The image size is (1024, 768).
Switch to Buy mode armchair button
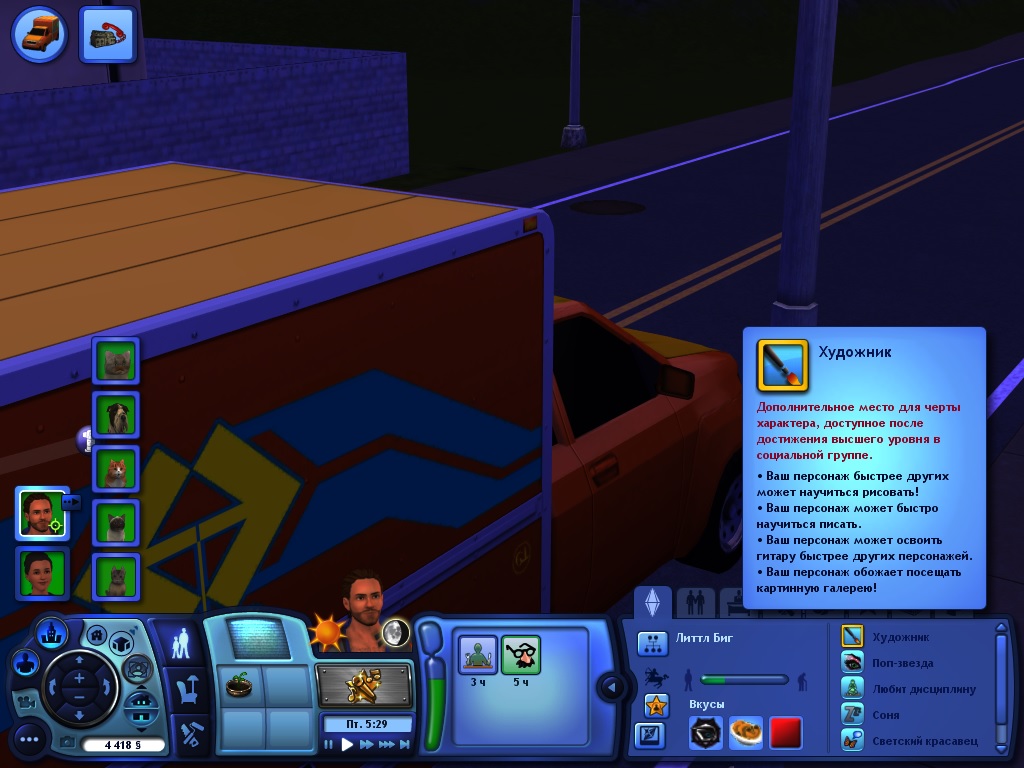185,688
